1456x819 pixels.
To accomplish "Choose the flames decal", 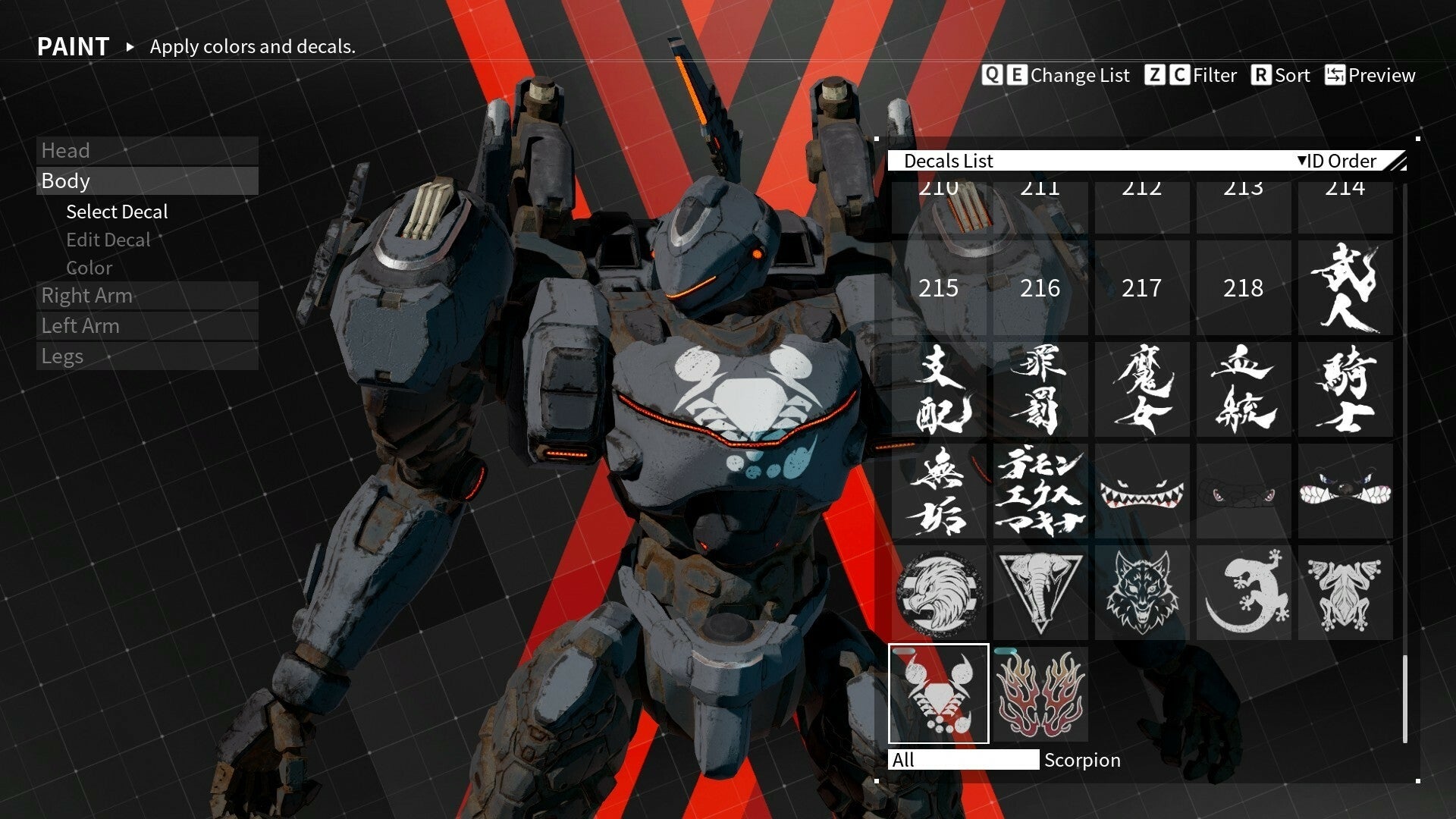I will click(1040, 694).
